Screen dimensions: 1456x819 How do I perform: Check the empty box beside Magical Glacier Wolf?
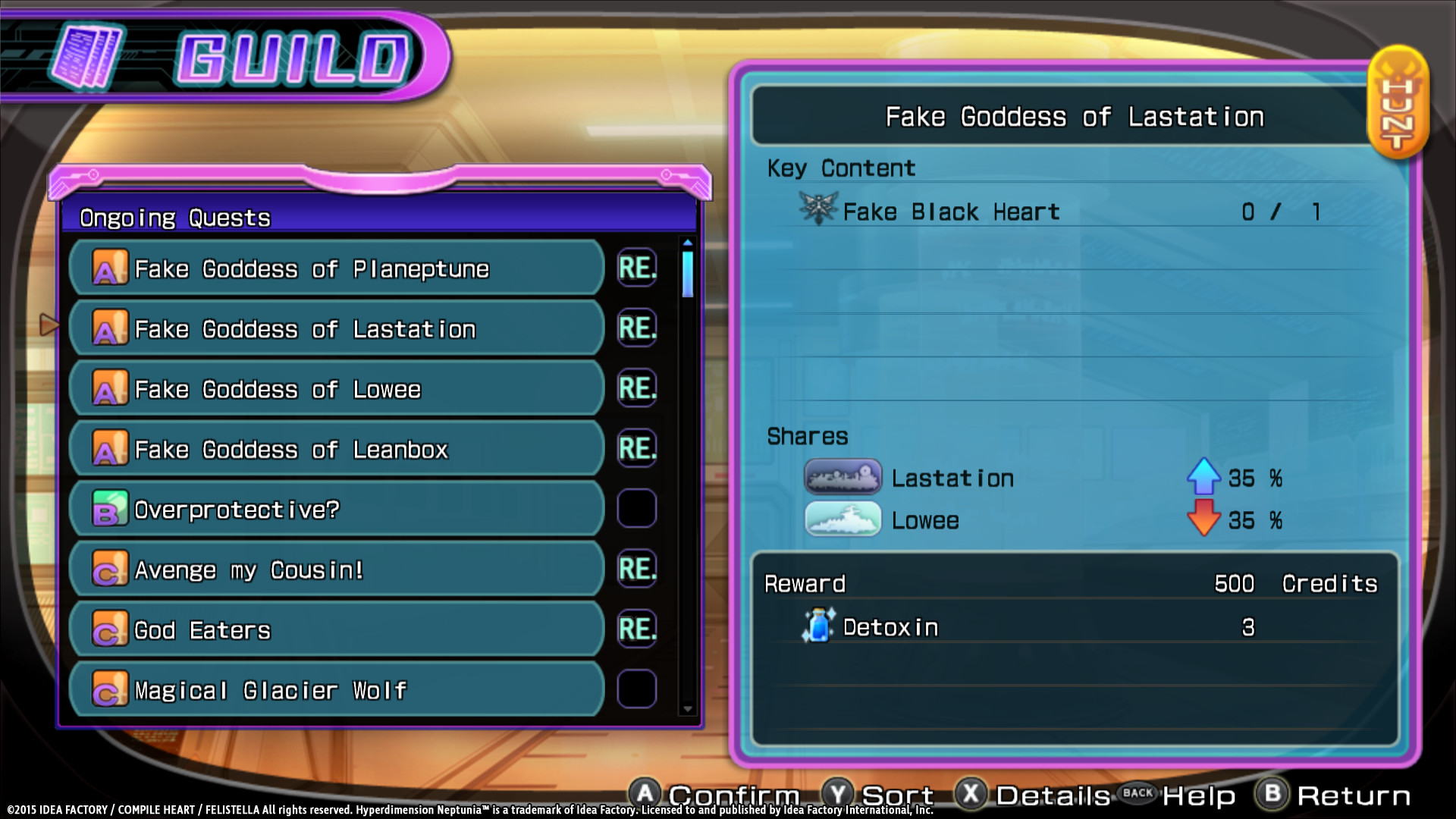[x=636, y=689]
